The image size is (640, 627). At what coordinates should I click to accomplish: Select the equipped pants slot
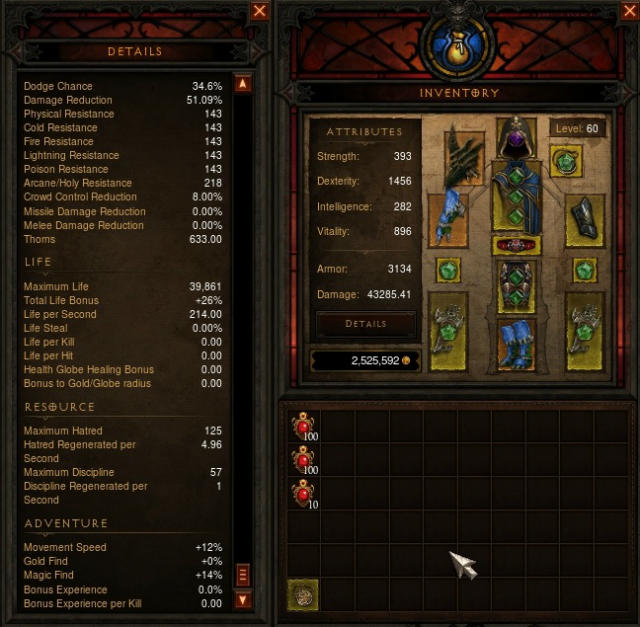tap(516, 285)
